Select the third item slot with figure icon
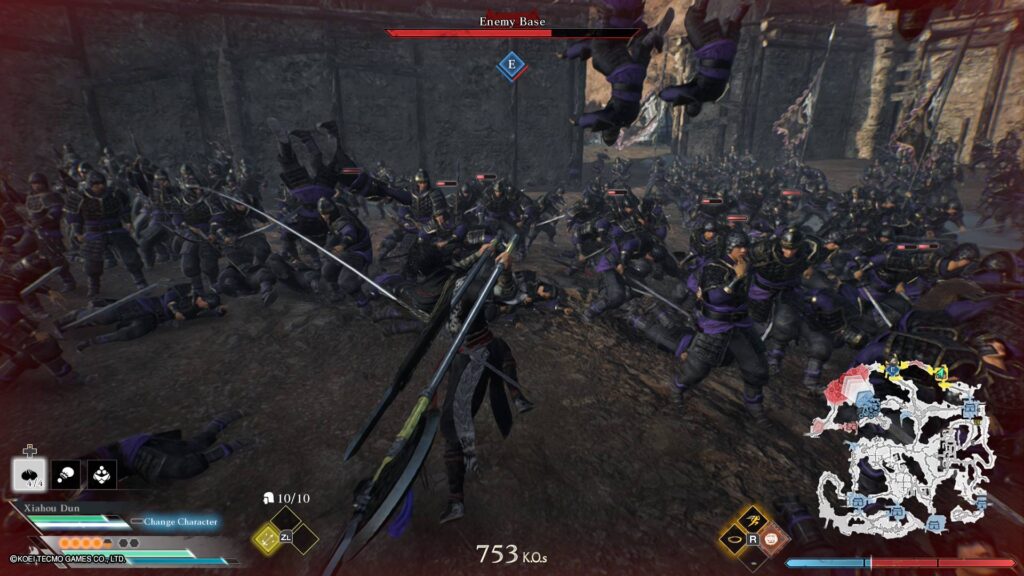1024x576 pixels. 101,473
